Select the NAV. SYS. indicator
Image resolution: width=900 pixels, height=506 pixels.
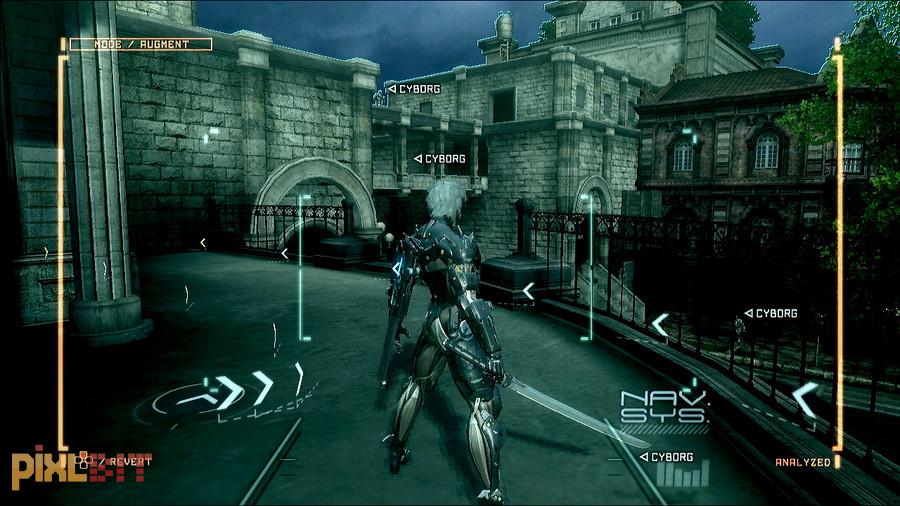[x=664, y=407]
